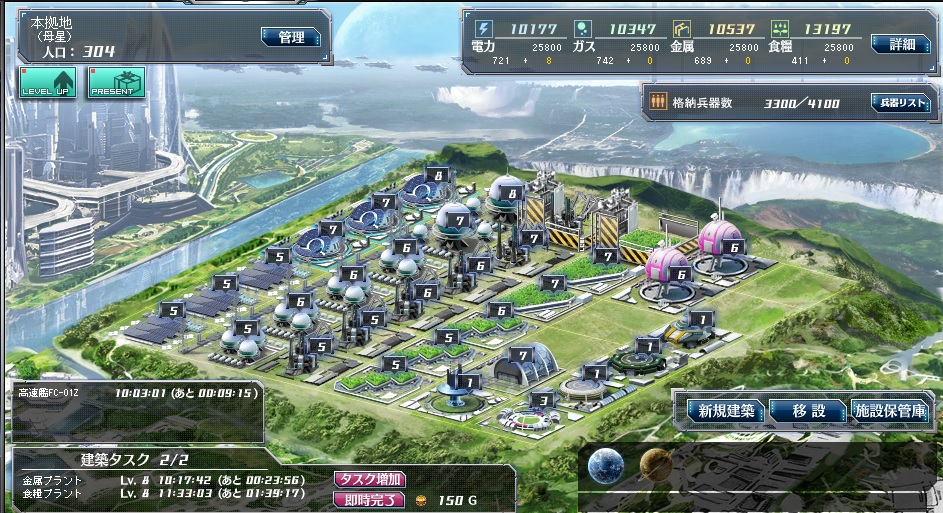Start new construction via 新規建築
The height and width of the screenshot is (513, 943).
click(x=726, y=411)
